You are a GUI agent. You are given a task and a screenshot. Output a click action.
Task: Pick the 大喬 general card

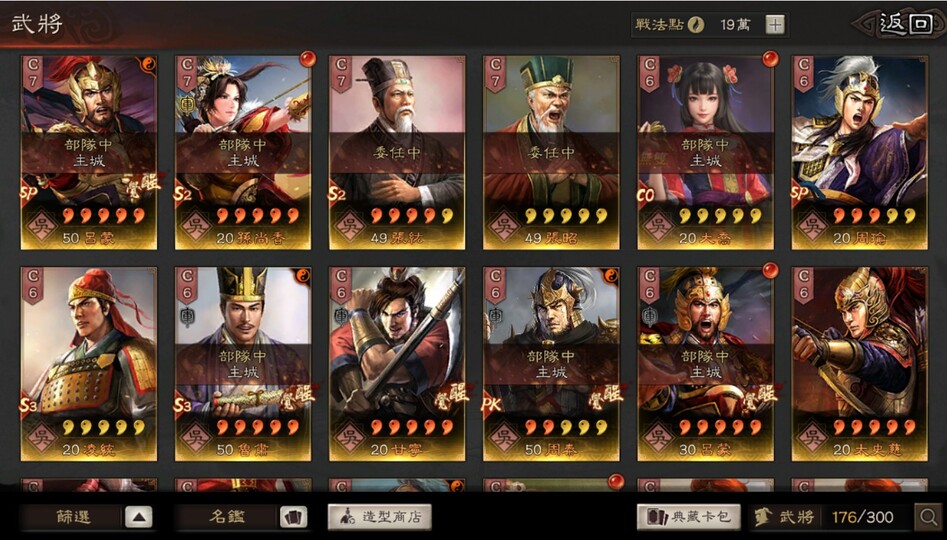(705, 150)
